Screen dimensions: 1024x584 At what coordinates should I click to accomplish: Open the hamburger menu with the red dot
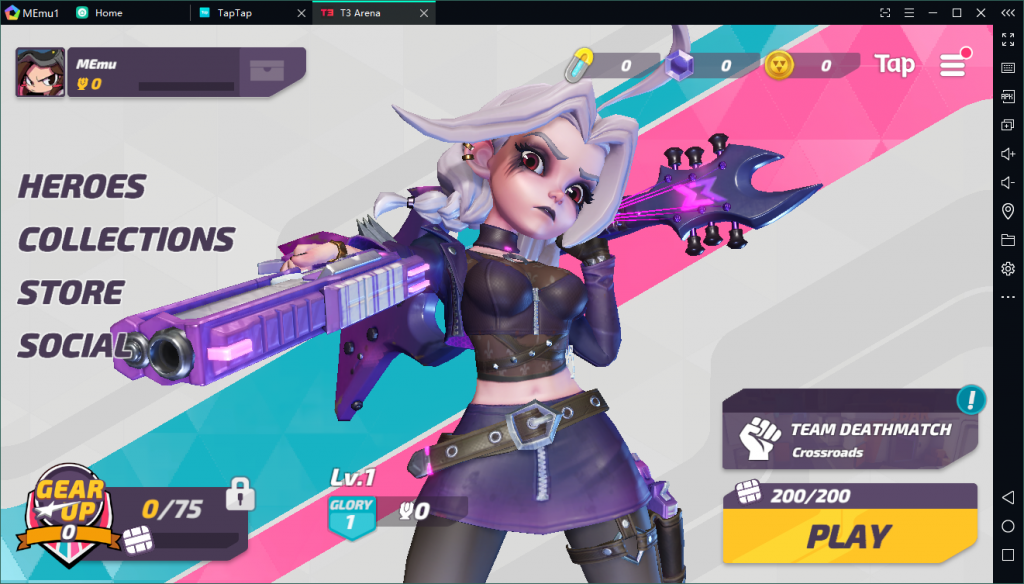click(953, 65)
